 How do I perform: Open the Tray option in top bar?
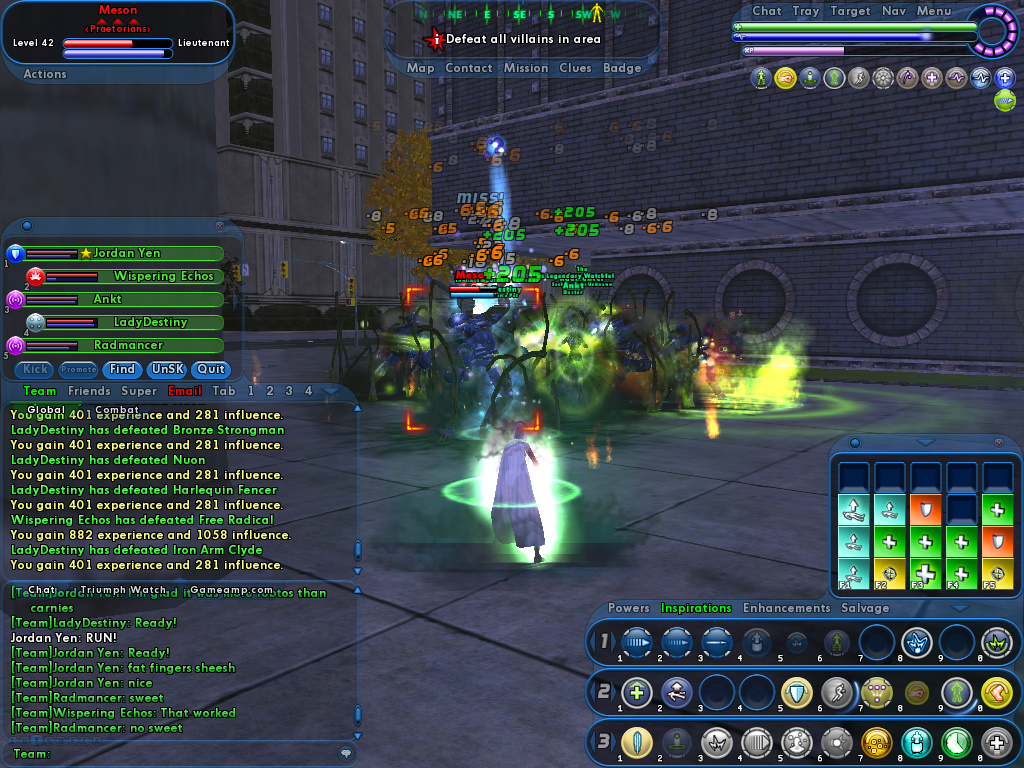coord(806,11)
